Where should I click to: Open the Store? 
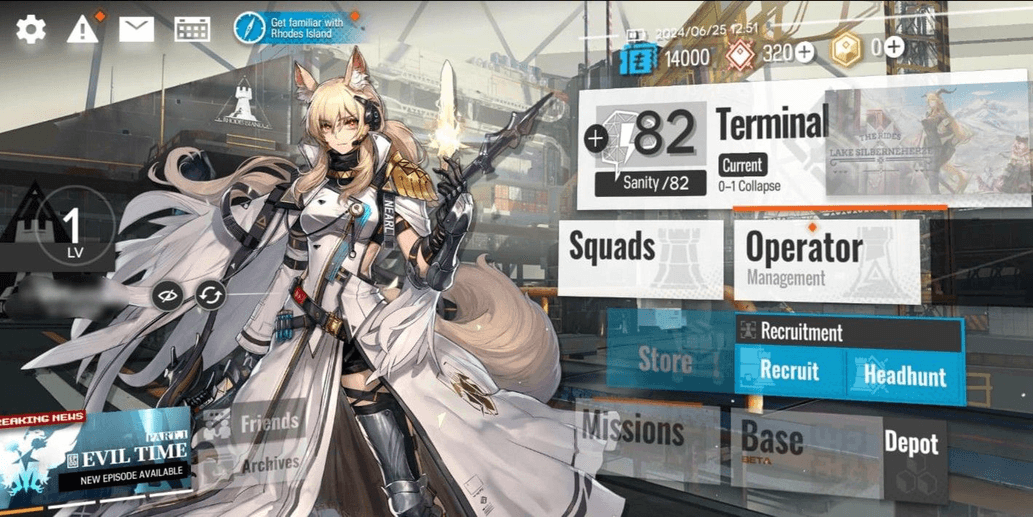667,358
